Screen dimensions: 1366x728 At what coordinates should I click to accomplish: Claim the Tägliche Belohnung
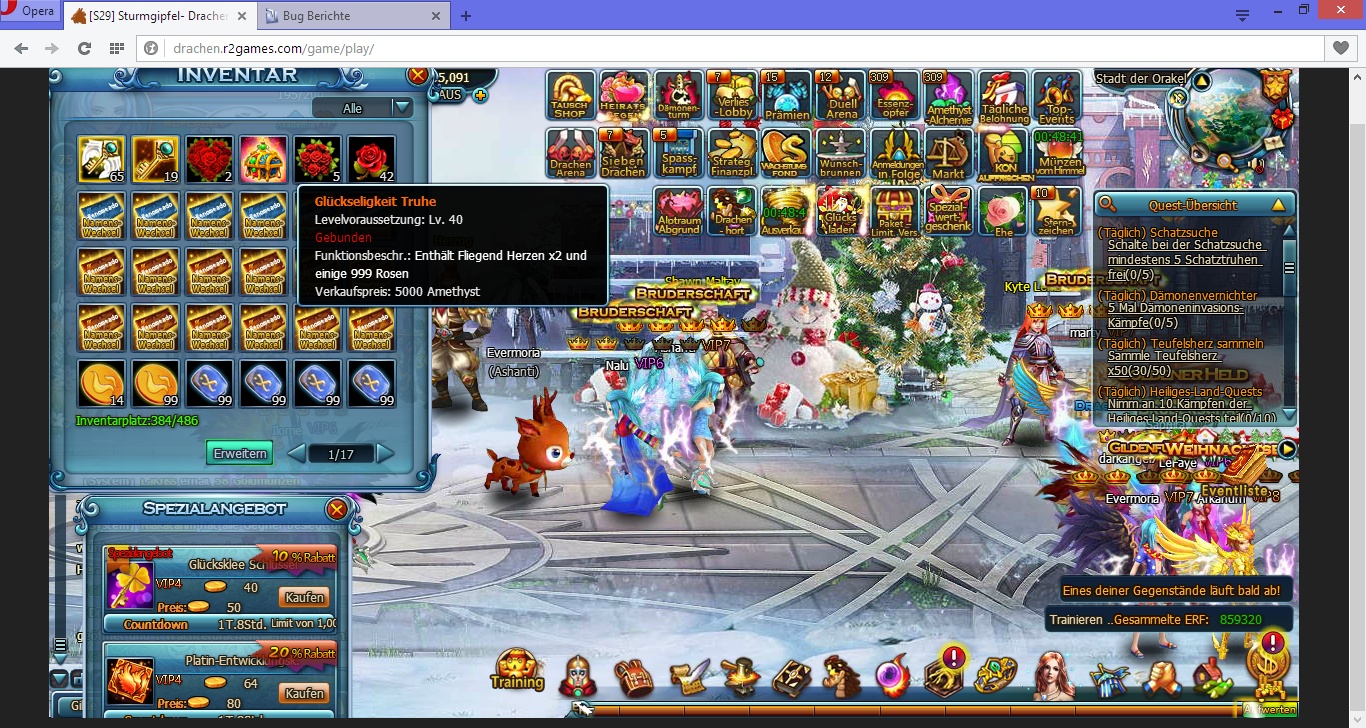coord(1003,97)
